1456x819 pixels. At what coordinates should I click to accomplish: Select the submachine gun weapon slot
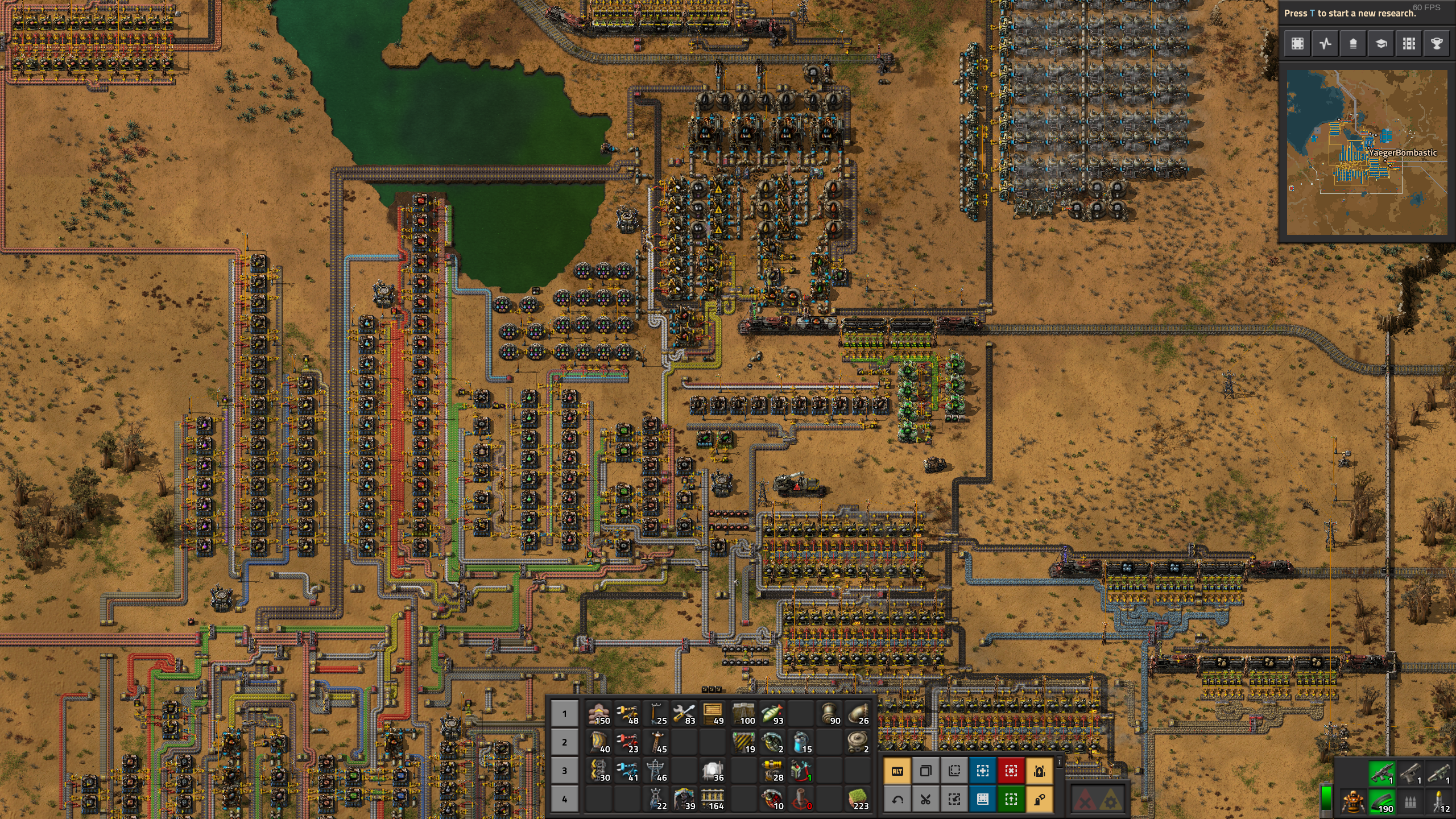1381,773
